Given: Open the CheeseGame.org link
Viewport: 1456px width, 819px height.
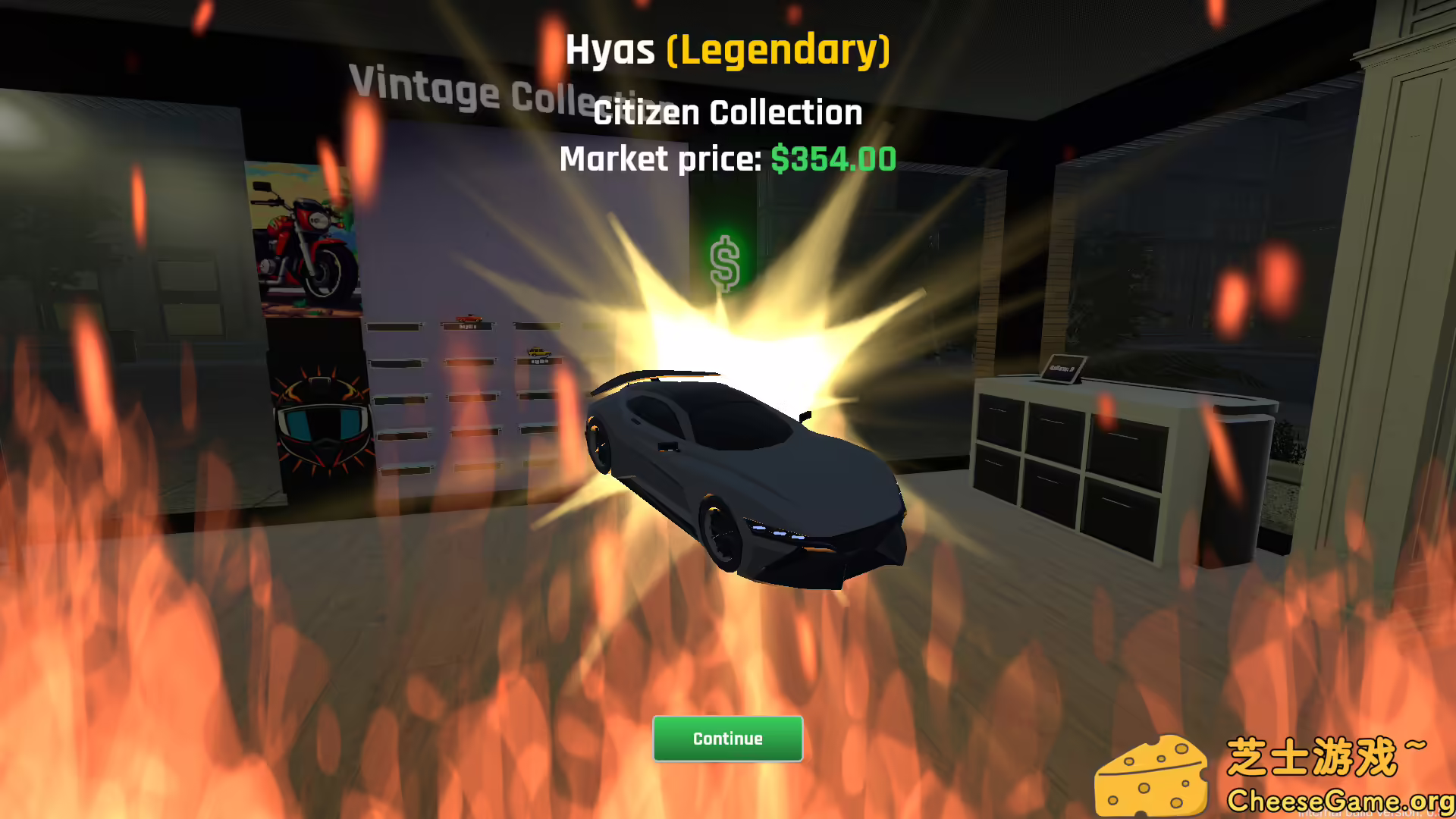Looking at the screenshot, I should tap(1342, 800).
